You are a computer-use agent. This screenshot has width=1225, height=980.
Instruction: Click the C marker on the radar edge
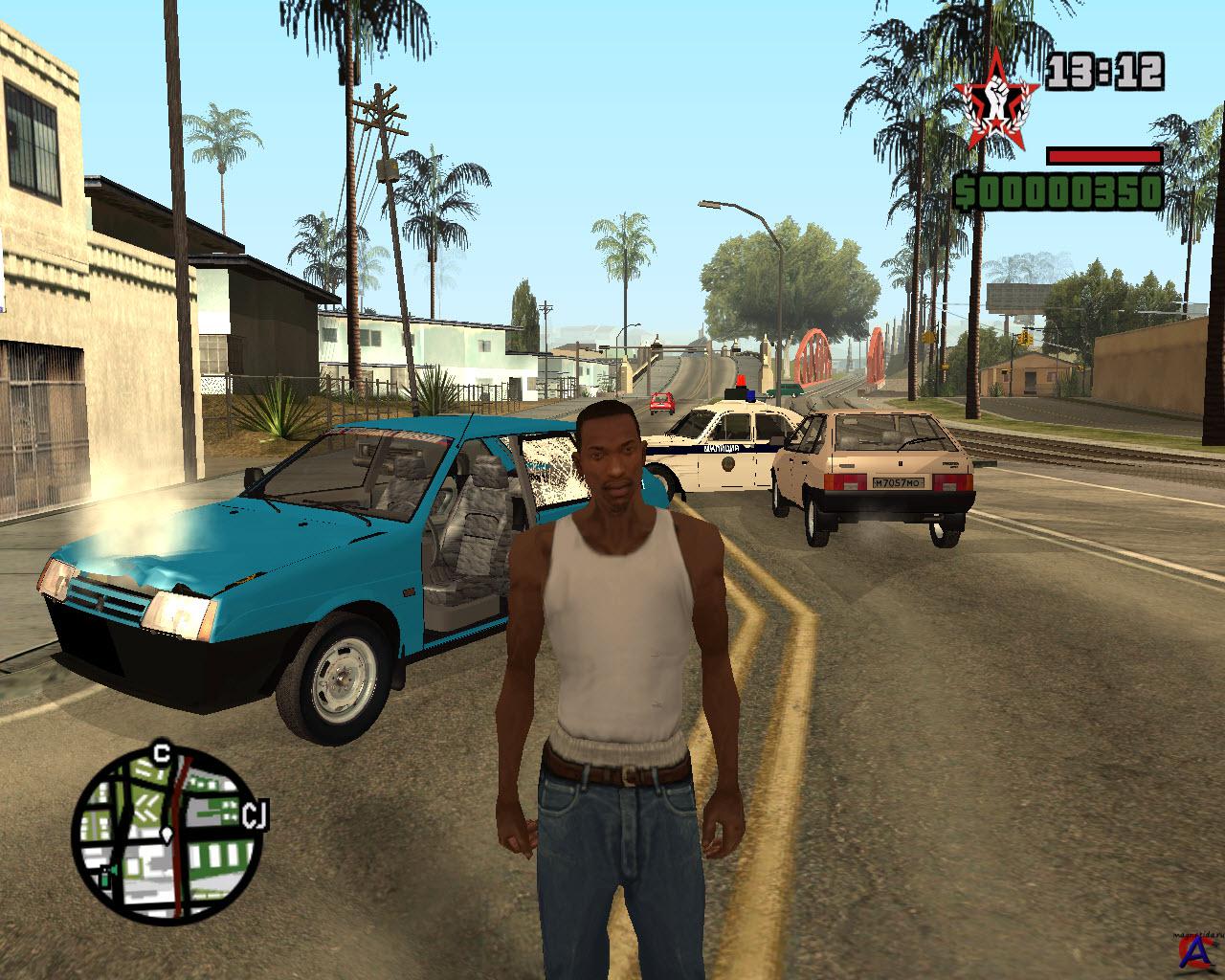coord(162,752)
